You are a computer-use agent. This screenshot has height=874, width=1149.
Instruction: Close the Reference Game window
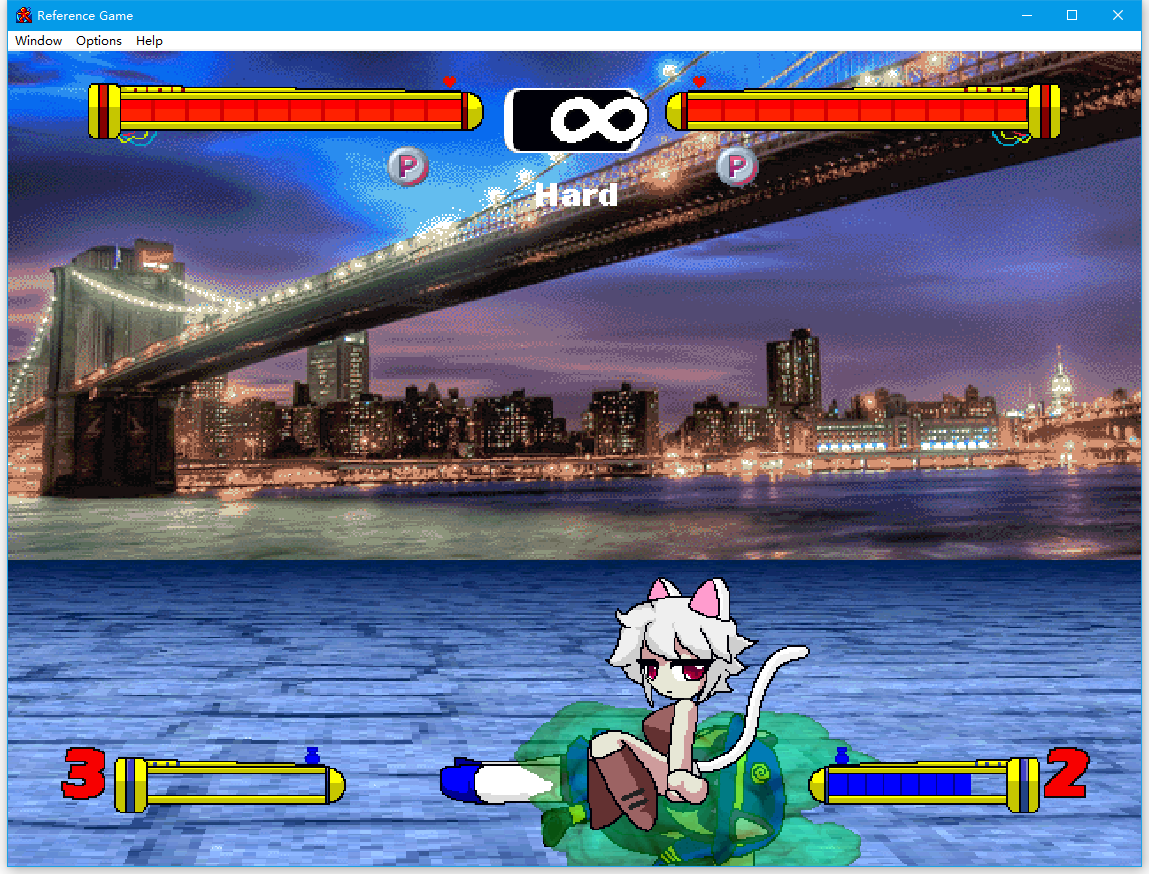coord(1118,15)
